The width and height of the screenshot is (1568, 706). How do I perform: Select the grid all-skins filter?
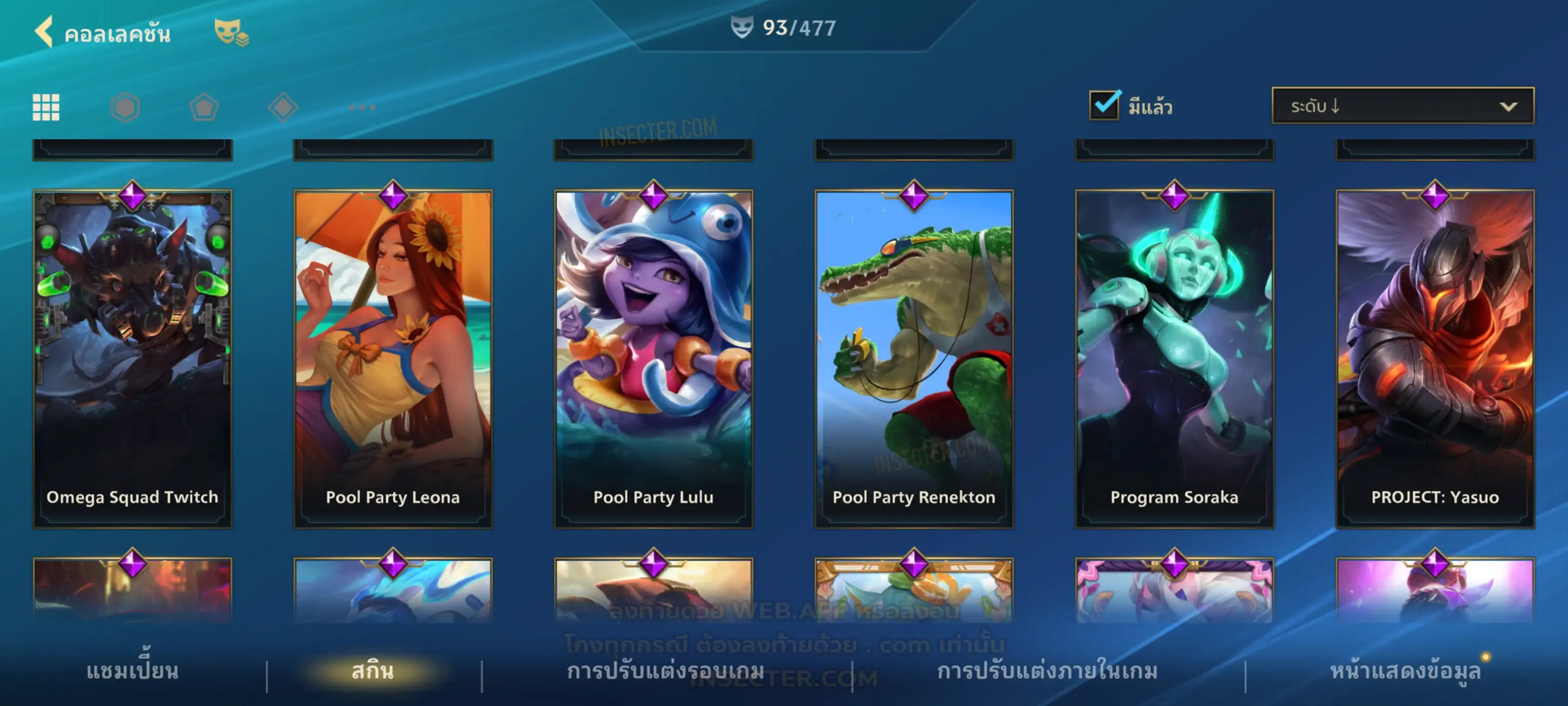[46, 107]
